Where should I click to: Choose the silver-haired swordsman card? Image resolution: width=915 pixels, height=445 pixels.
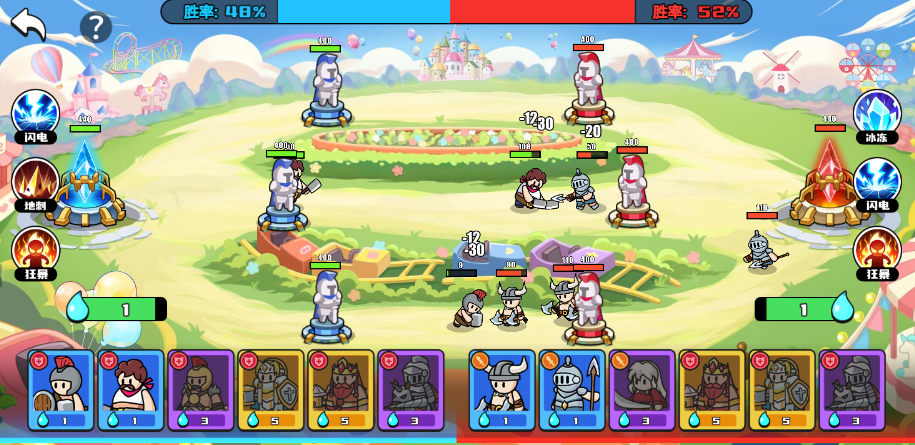click(642, 389)
